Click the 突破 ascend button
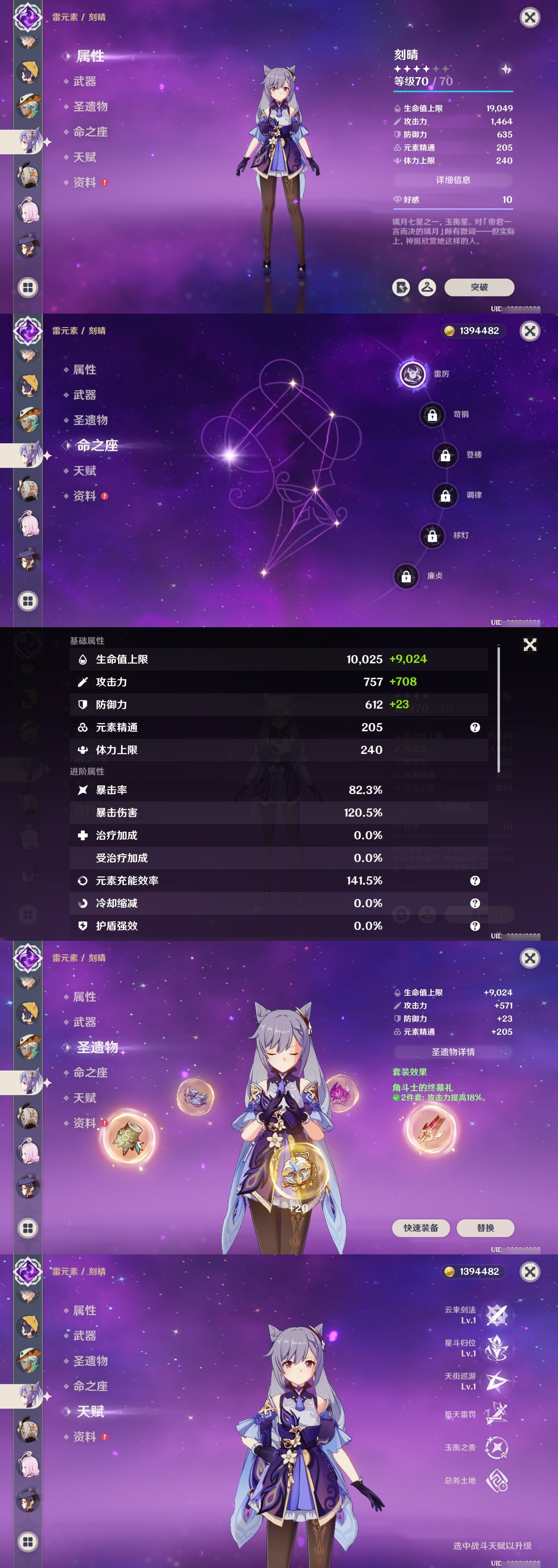558x1568 pixels. tap(480, 288)
